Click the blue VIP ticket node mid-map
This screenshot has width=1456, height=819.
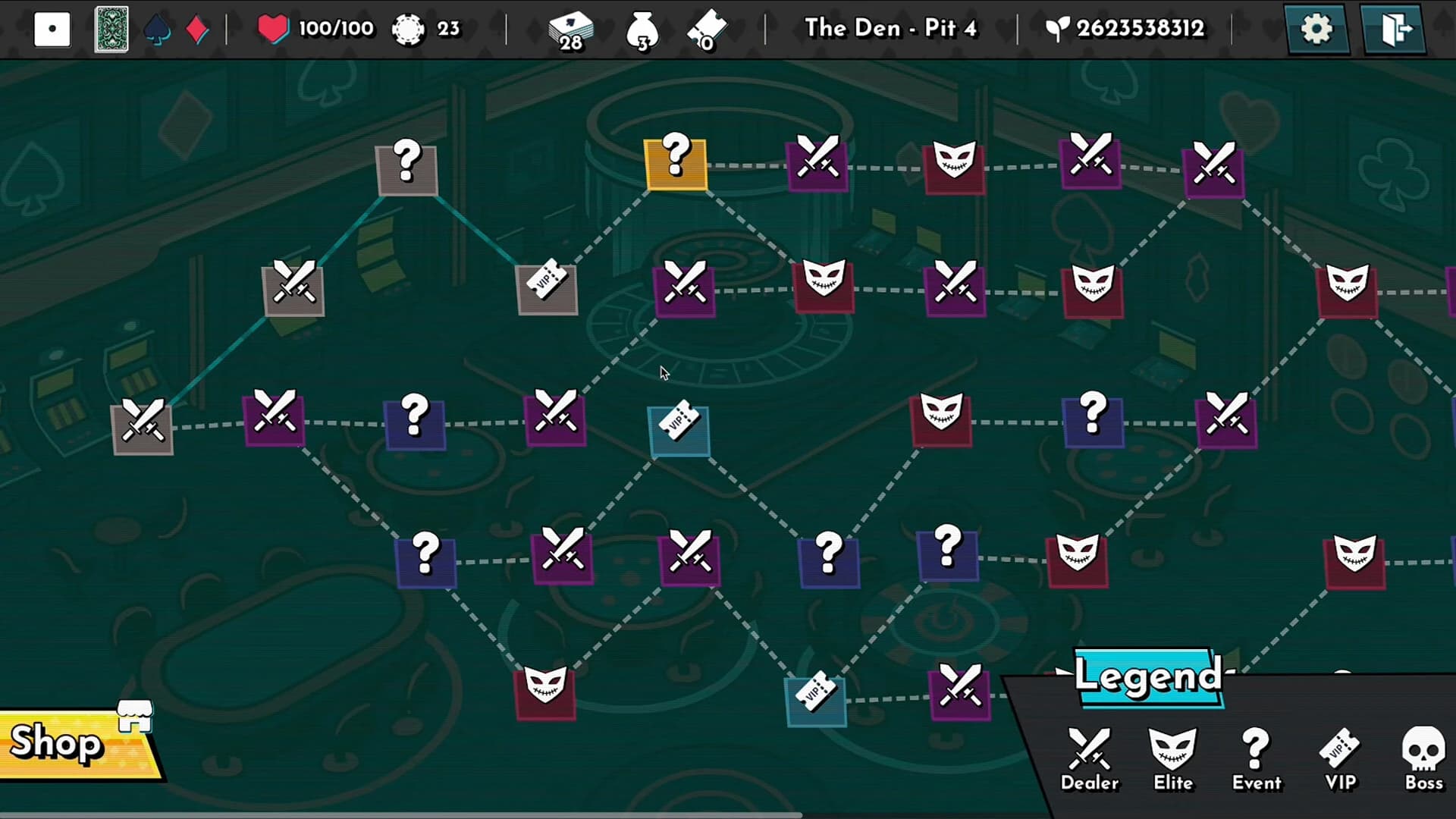(x=677, y=428)
